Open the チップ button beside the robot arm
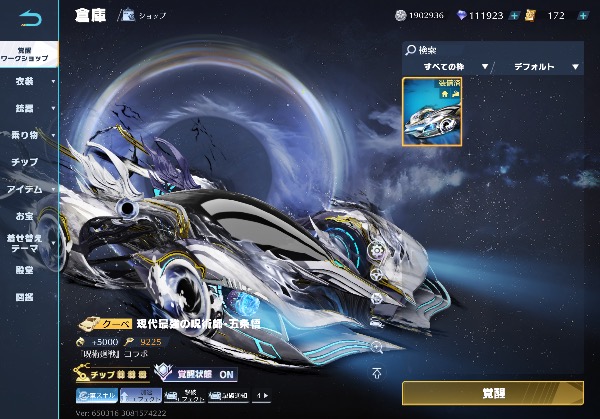Screen dimensions: 600x419 point(112,373)
